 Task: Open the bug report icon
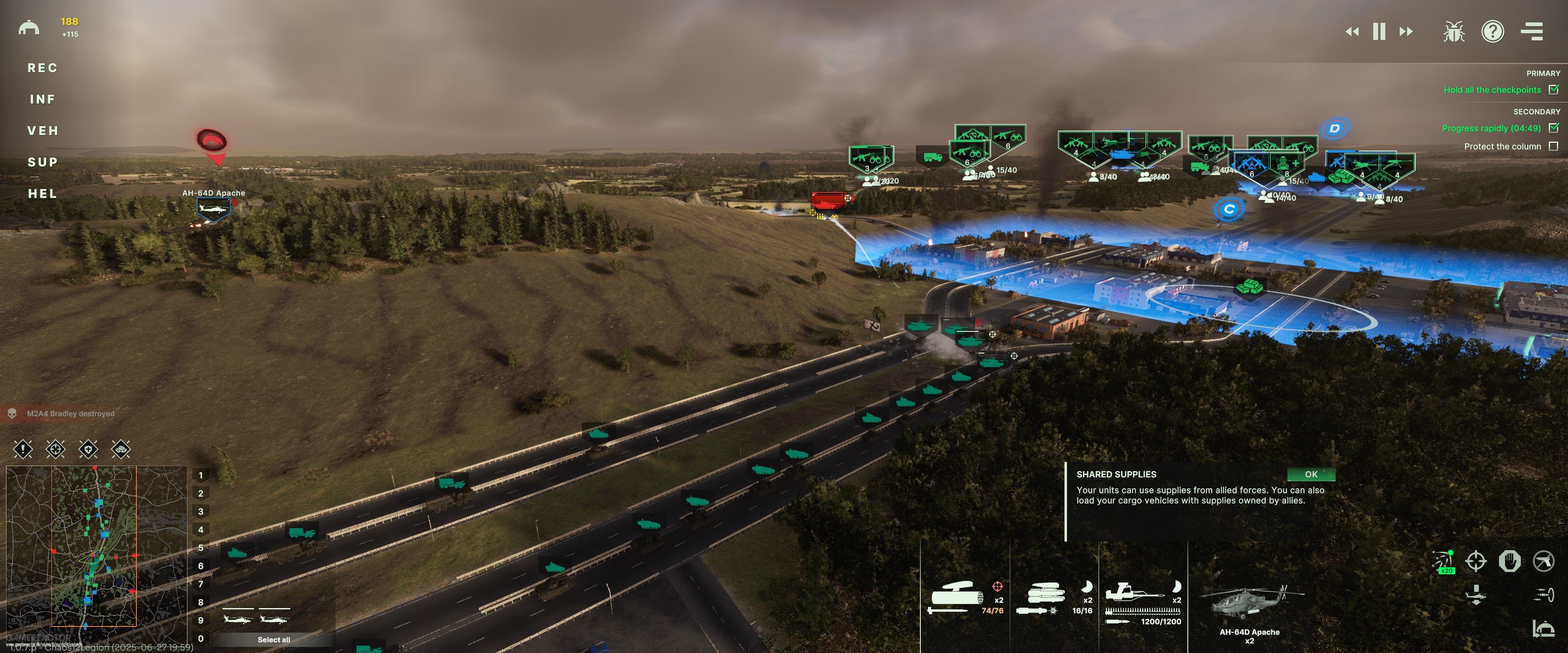[1454, 32]
